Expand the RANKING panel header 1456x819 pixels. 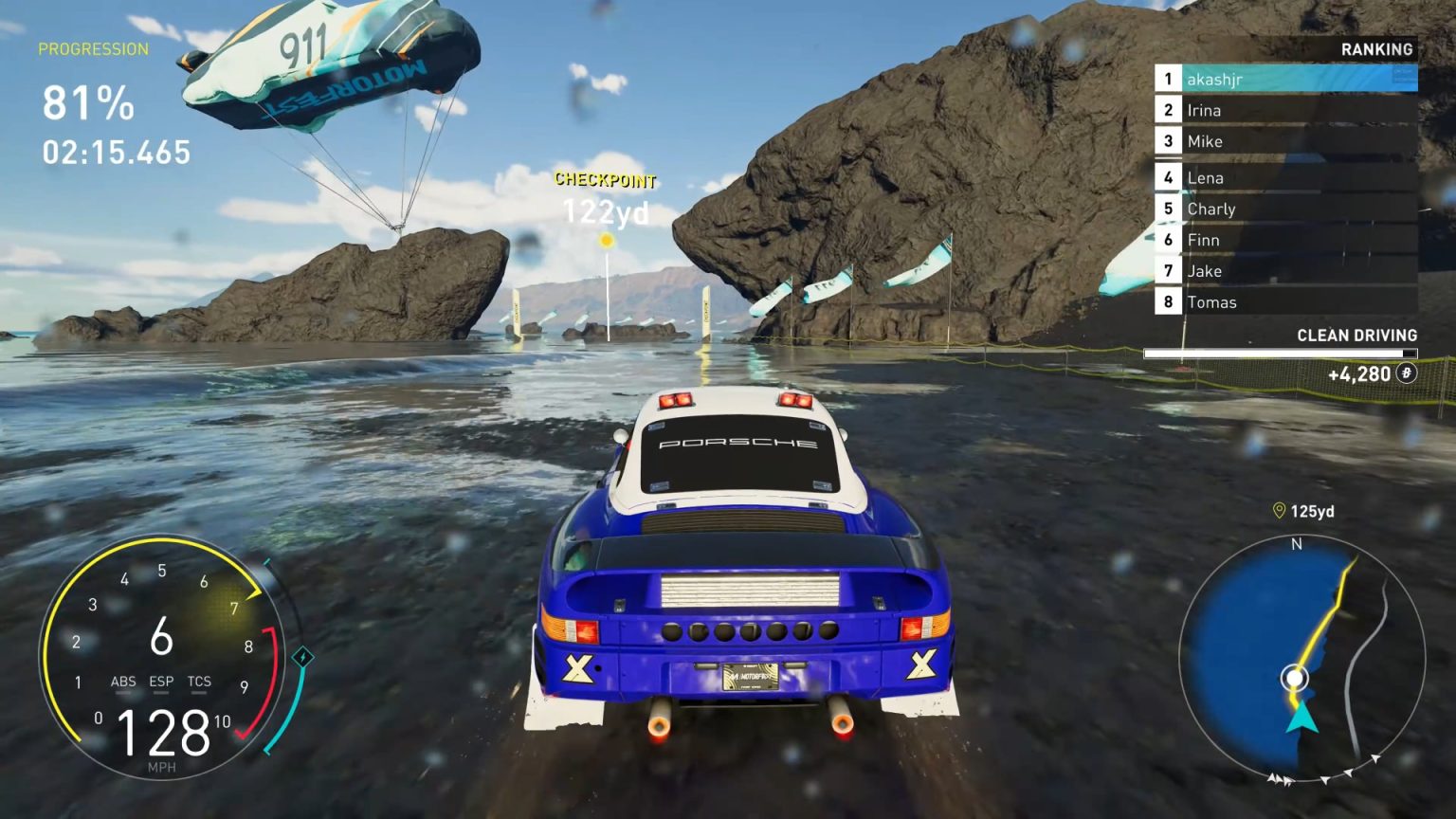[x=1376, y=48]
